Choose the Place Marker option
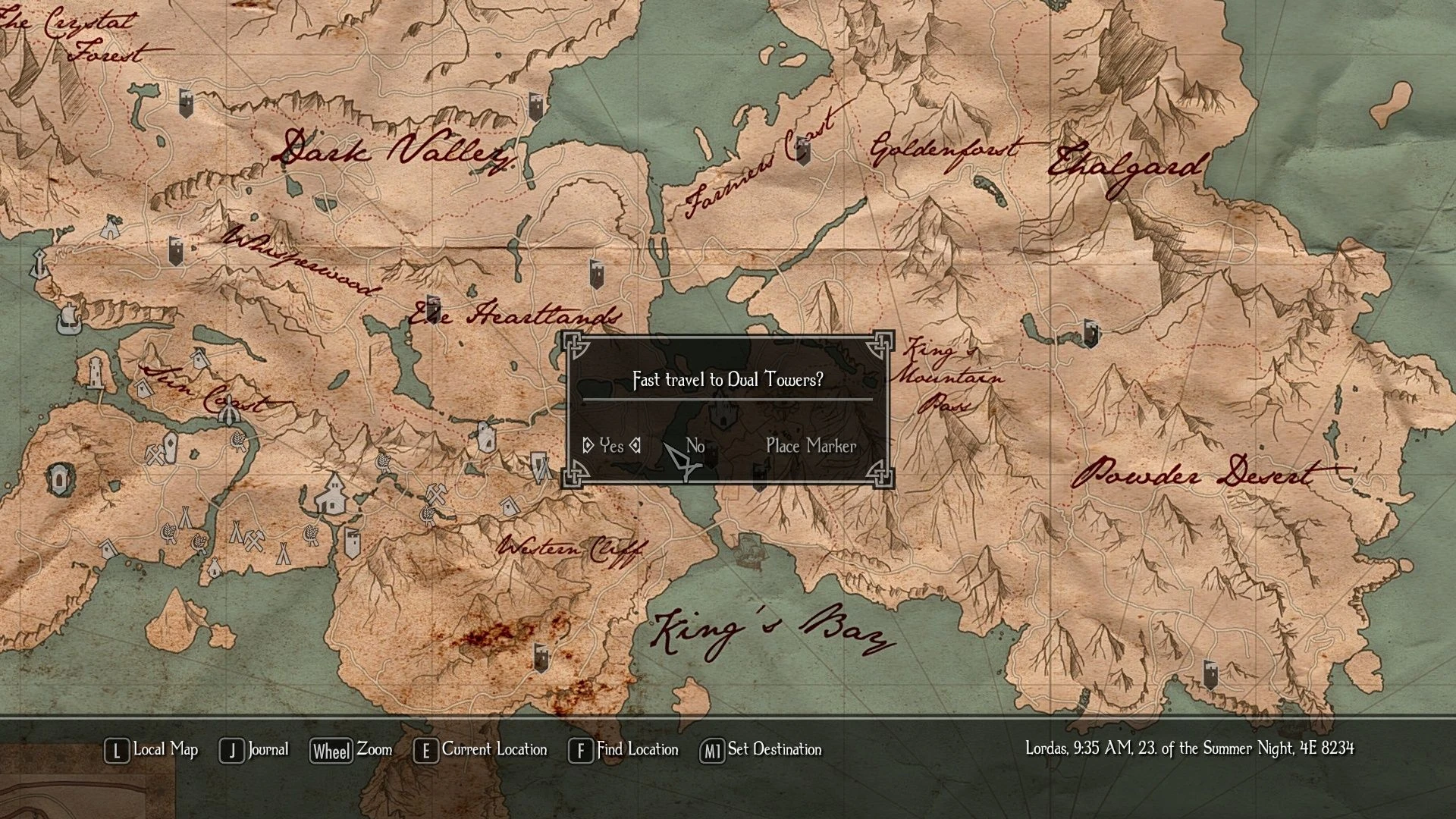Image resolution: width=1456 pixels, height=819 pixels. (x=811, y=446)
